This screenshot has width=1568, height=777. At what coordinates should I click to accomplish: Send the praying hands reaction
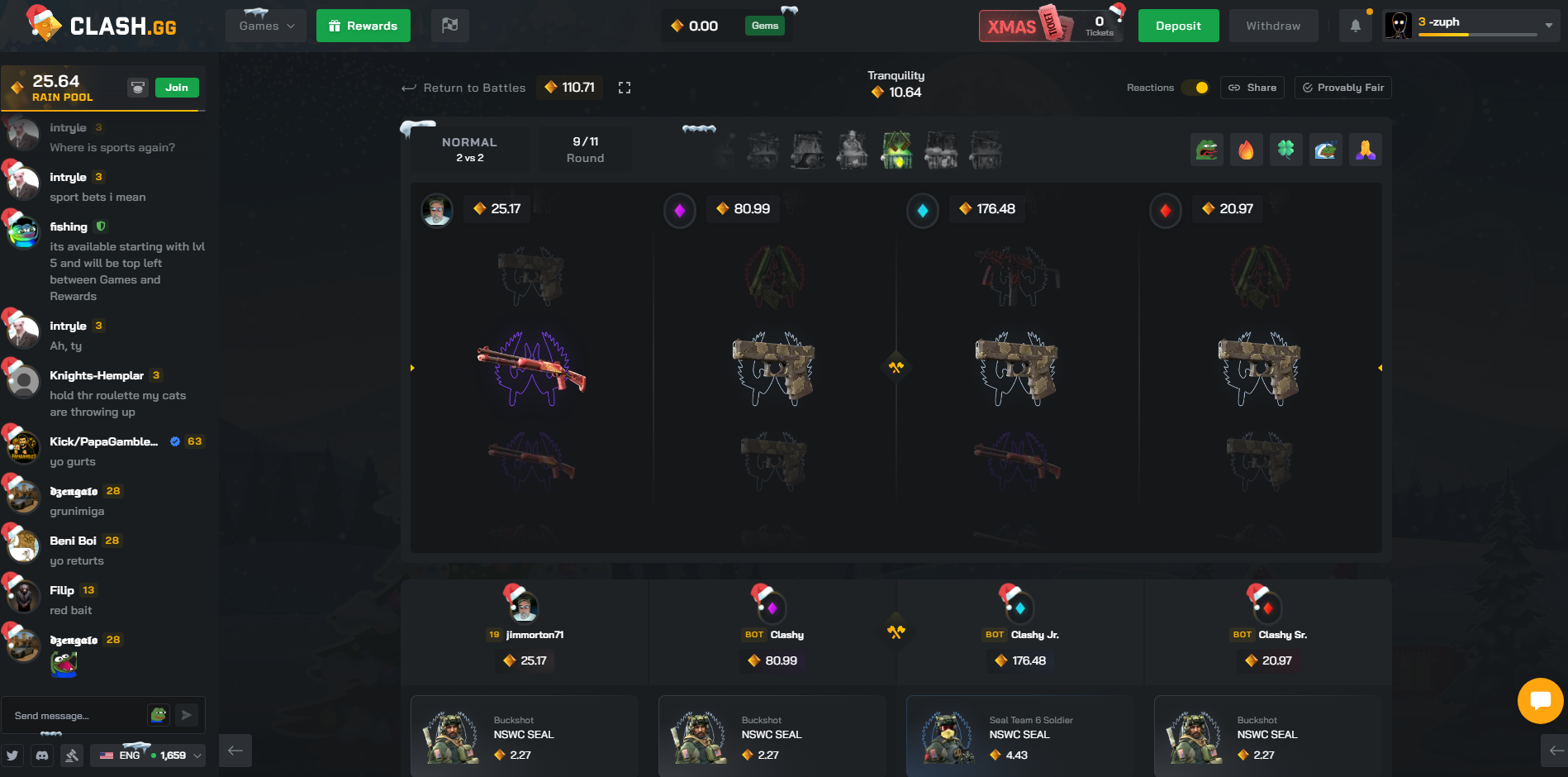coord(1366,150)
